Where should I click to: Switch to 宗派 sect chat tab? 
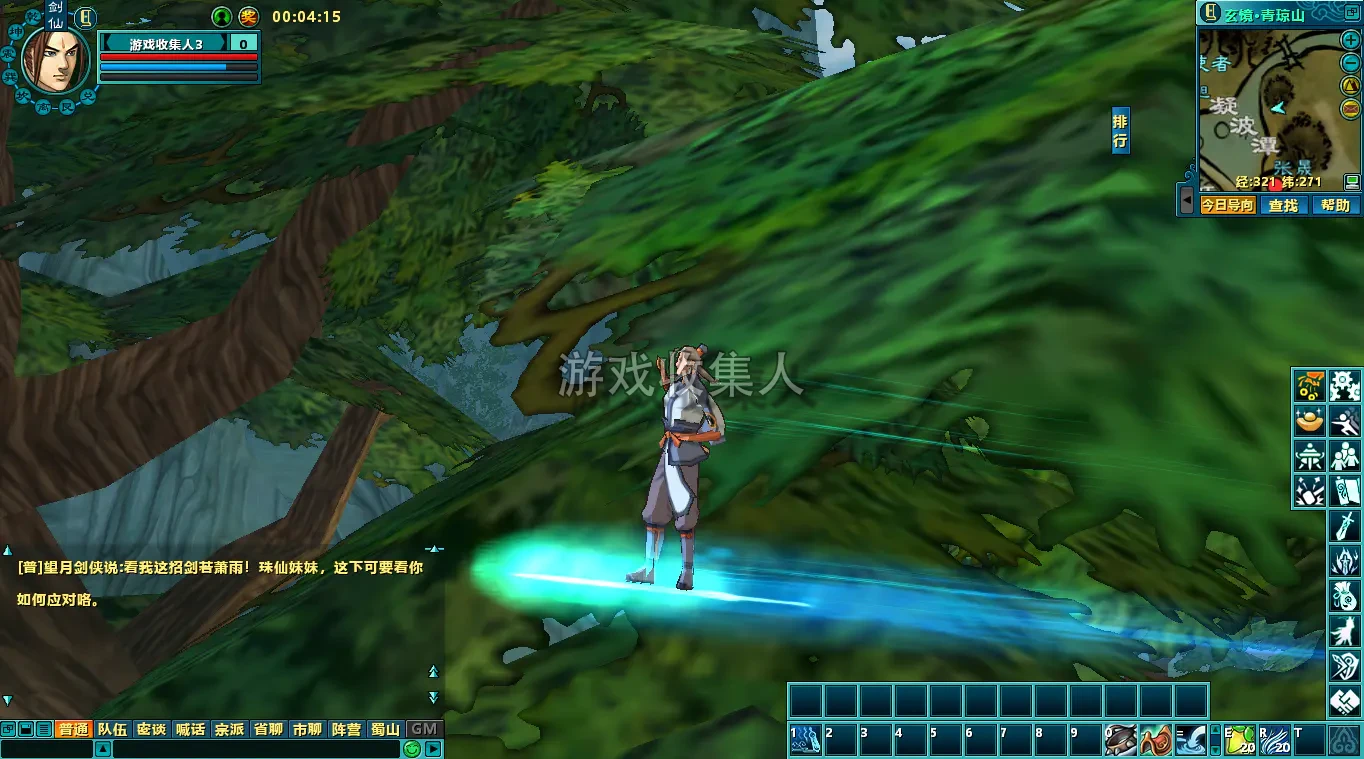click(x=229, y=729)
